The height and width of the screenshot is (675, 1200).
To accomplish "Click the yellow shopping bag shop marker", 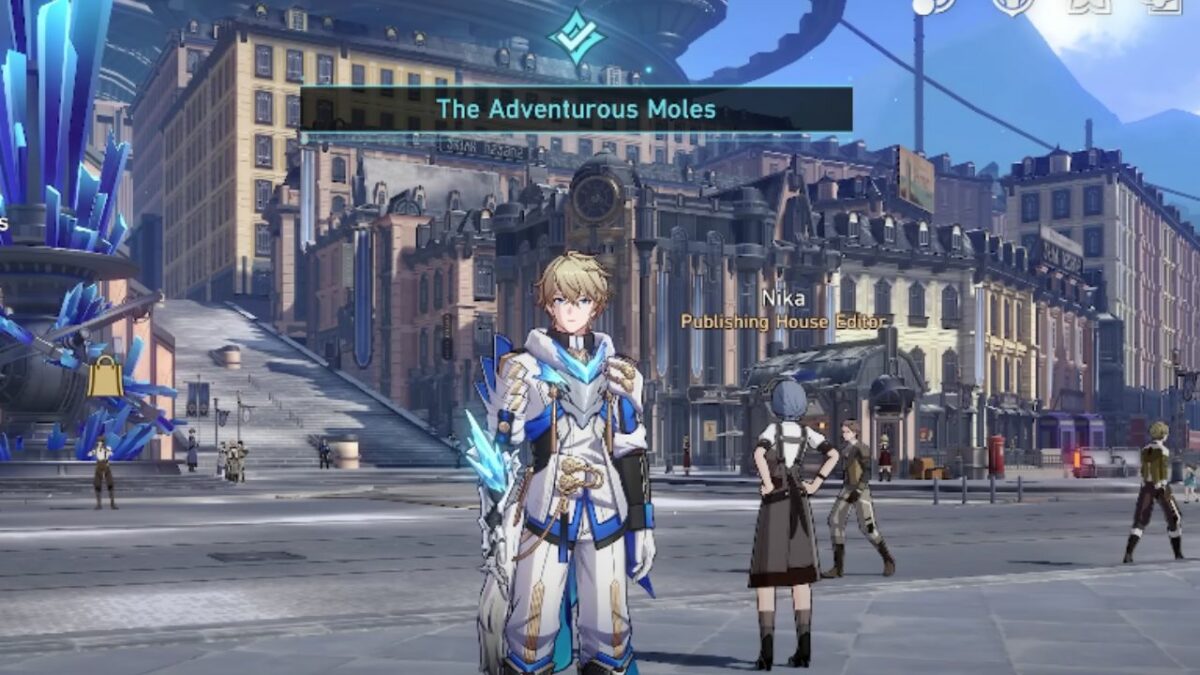I will [x=105, y=378].
